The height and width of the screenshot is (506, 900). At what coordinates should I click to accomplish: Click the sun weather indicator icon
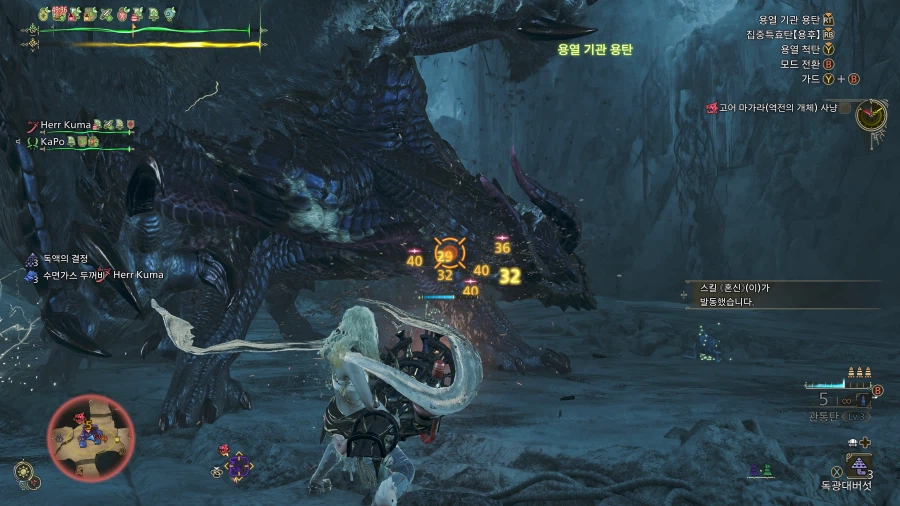click(21, 470)
